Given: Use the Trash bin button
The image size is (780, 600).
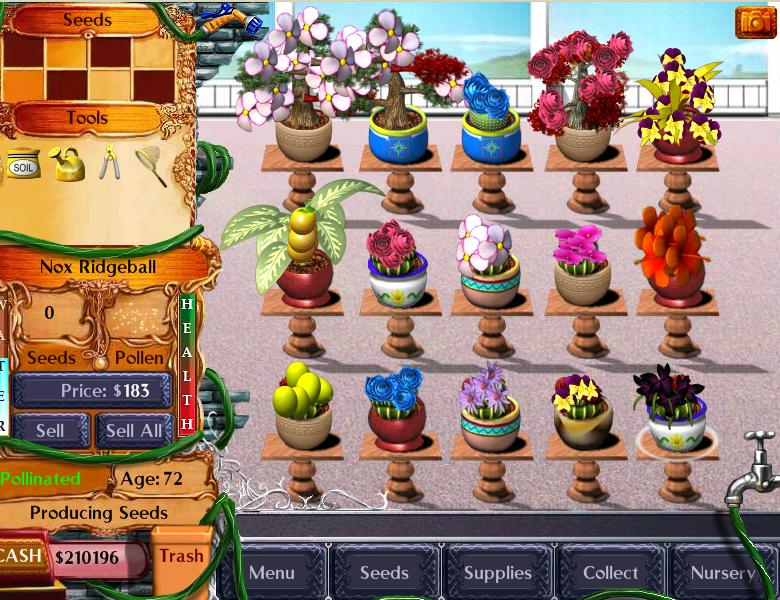Looking at the screenshot, I should [180, 556].
